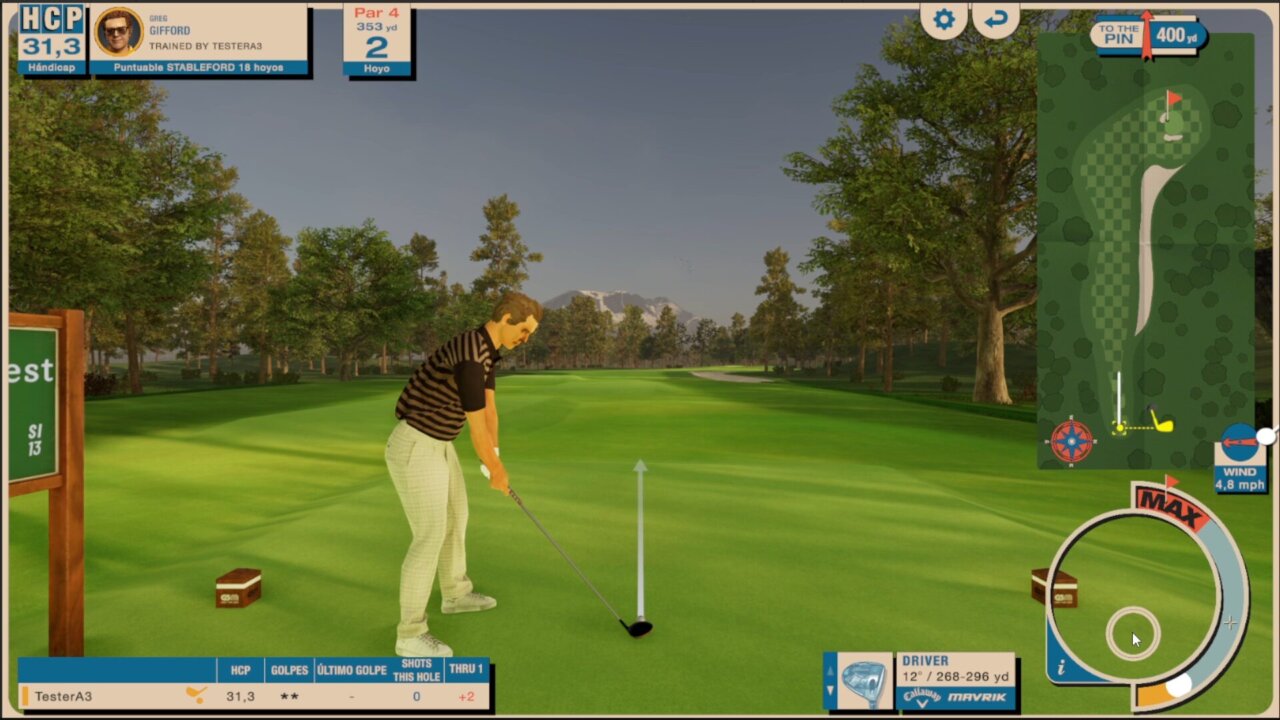This screenshot has width=1280, height=720.
Task: Click the center ring of swing circle
Action: coord(1133,633)
